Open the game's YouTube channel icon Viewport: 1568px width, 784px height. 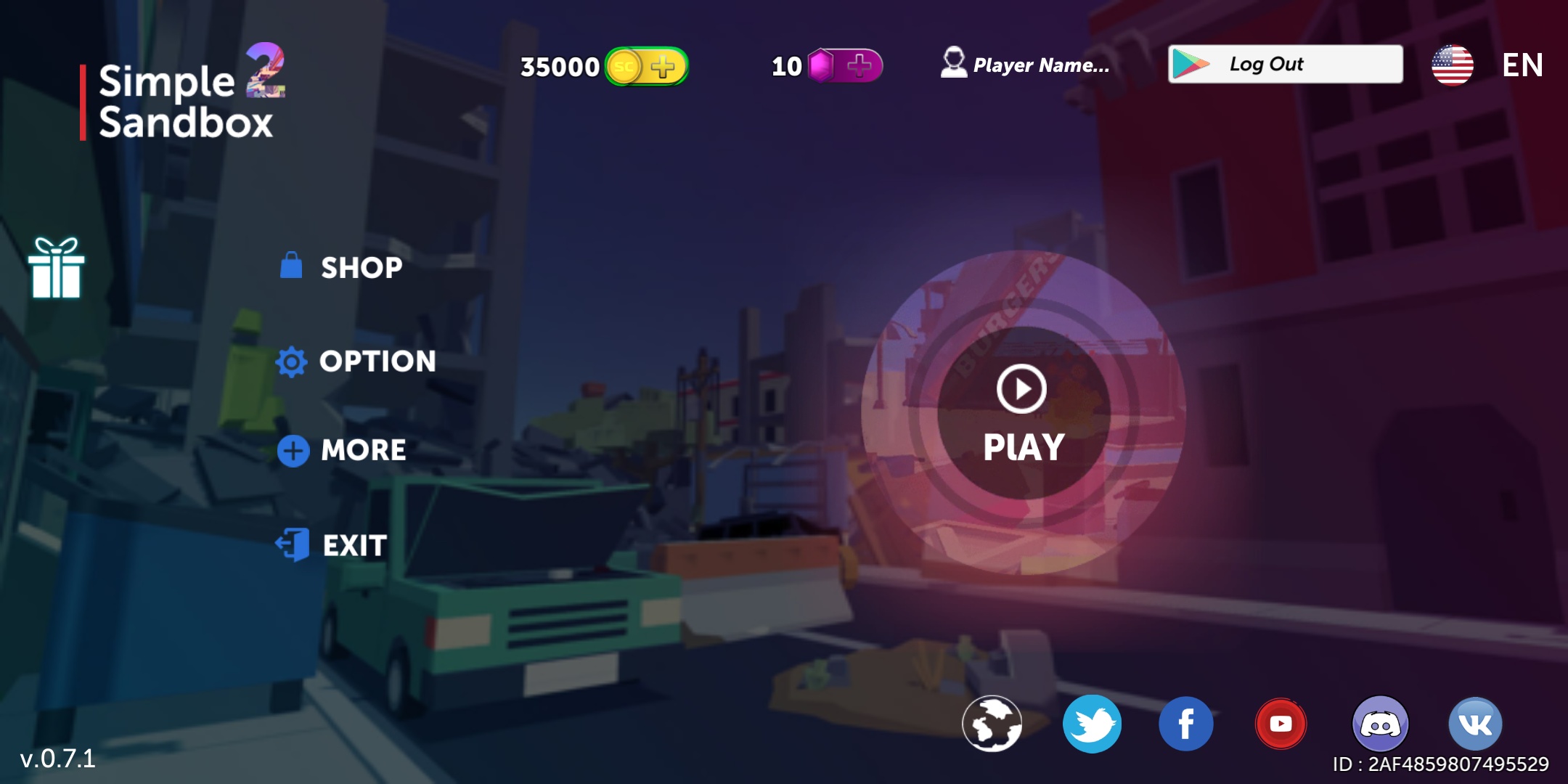coord(1282,723)
